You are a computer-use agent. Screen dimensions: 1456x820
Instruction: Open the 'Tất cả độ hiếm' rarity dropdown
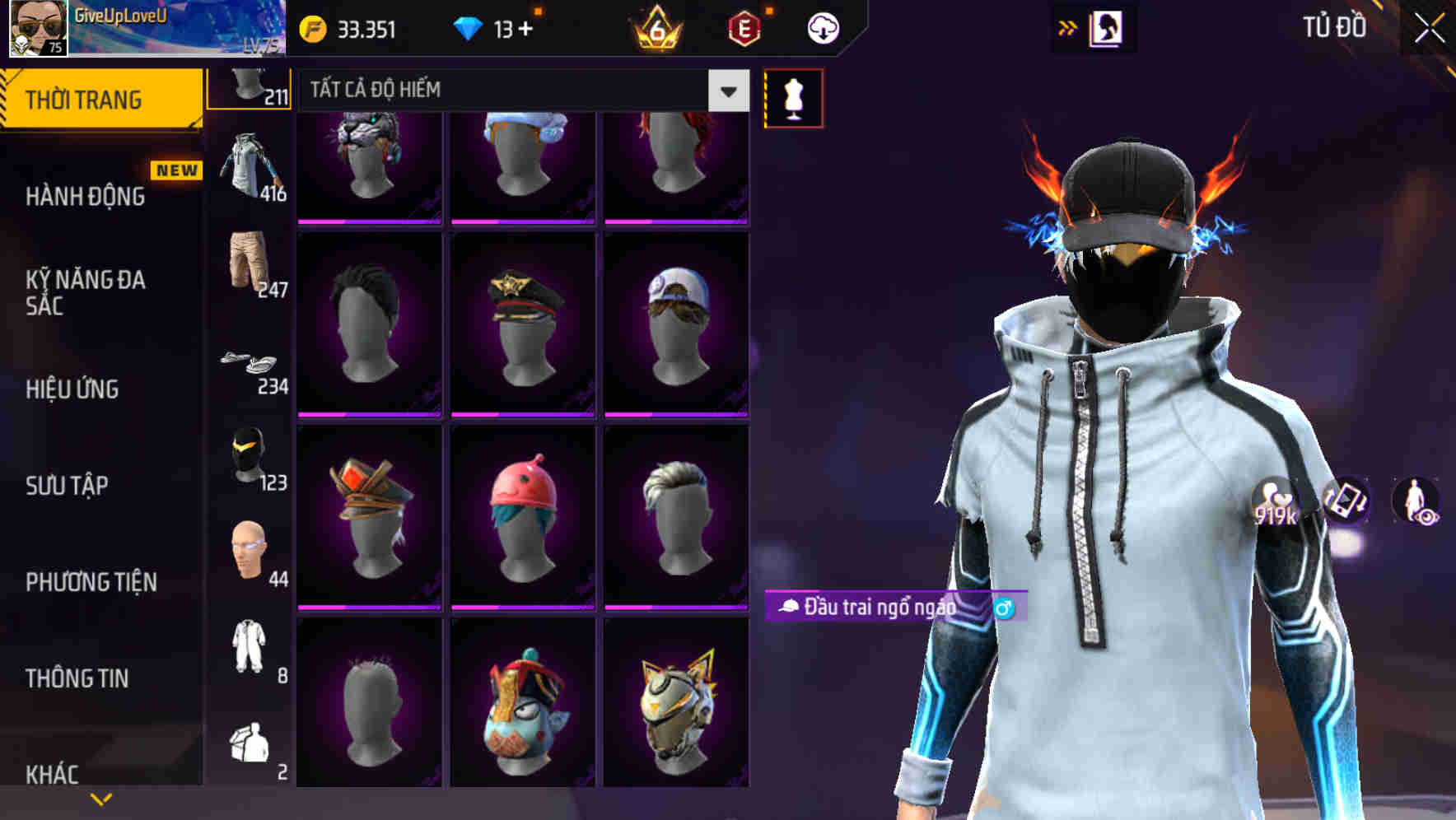(x=519, y=91)
